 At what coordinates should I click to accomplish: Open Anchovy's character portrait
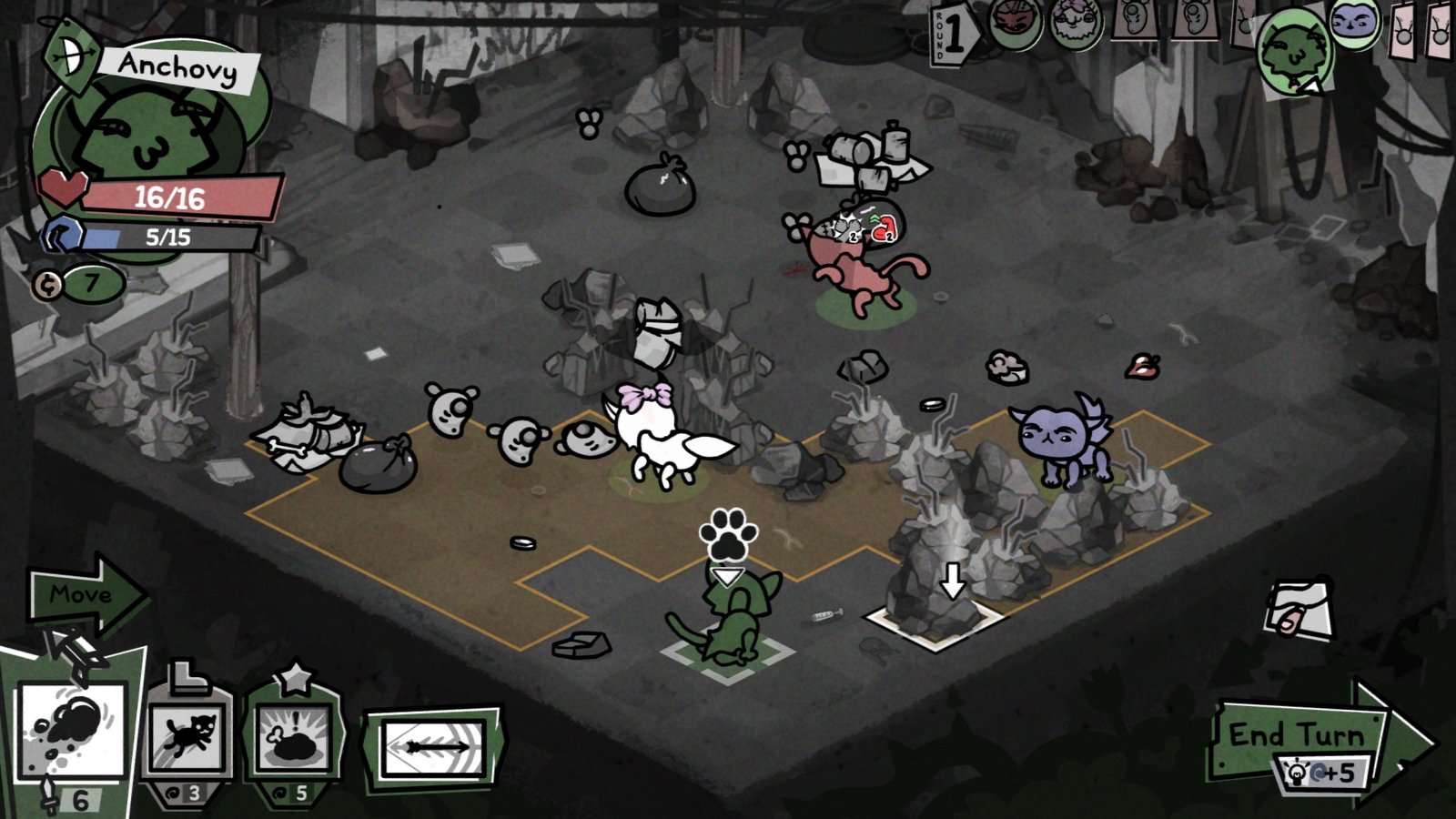(x=150, y=136)
